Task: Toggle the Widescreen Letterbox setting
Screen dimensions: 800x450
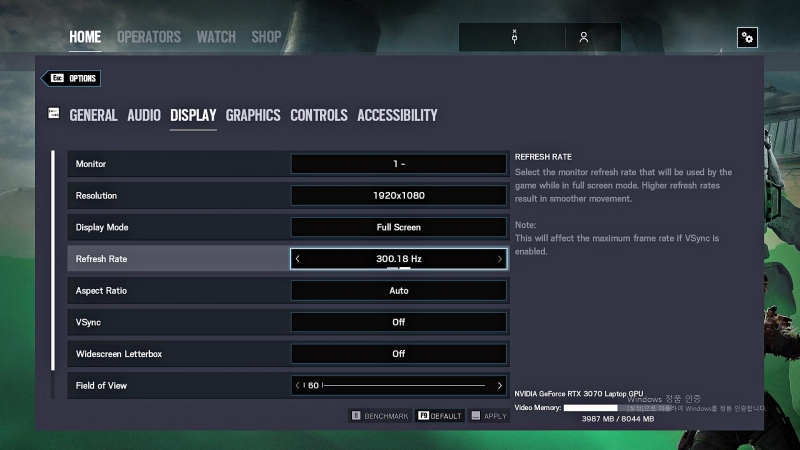Action: click(399, 354)
